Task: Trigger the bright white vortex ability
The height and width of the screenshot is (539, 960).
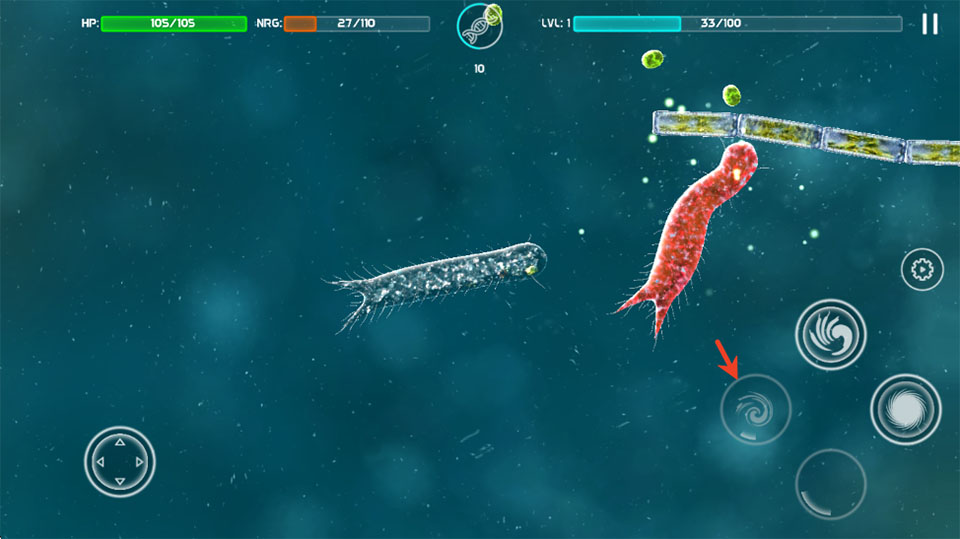Action: click(905, 409)
